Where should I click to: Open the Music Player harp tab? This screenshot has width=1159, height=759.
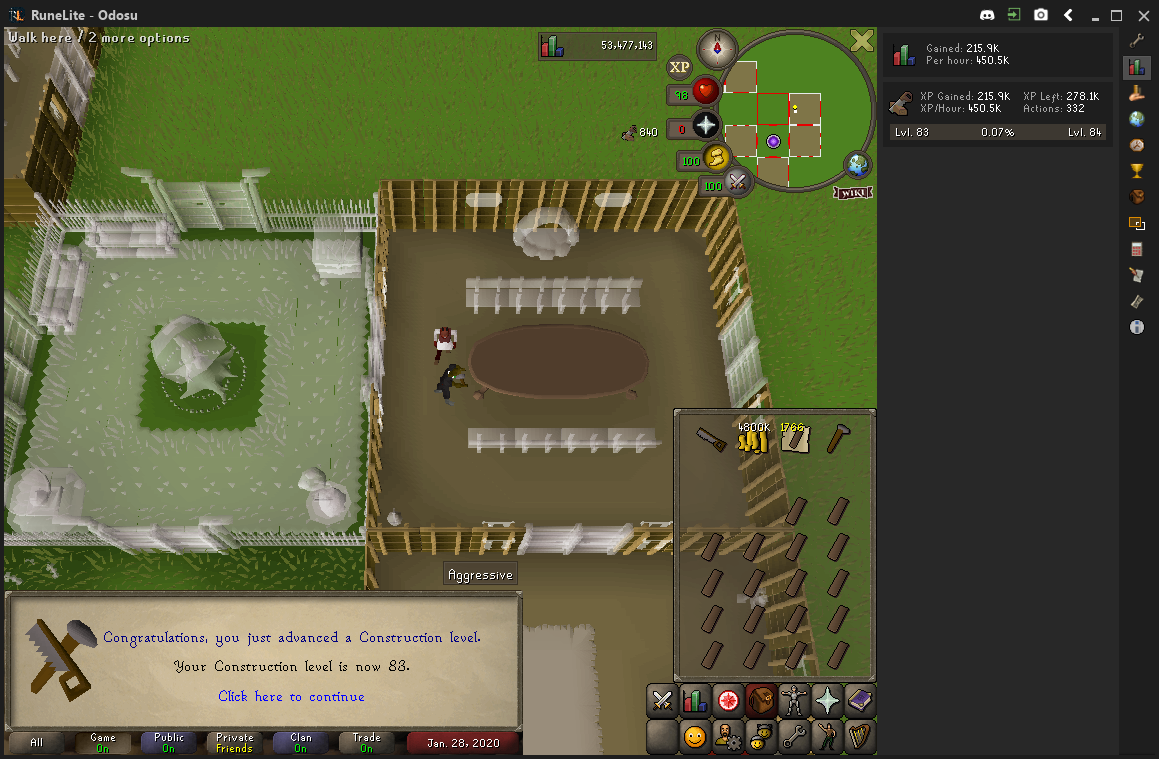point(860,738)
